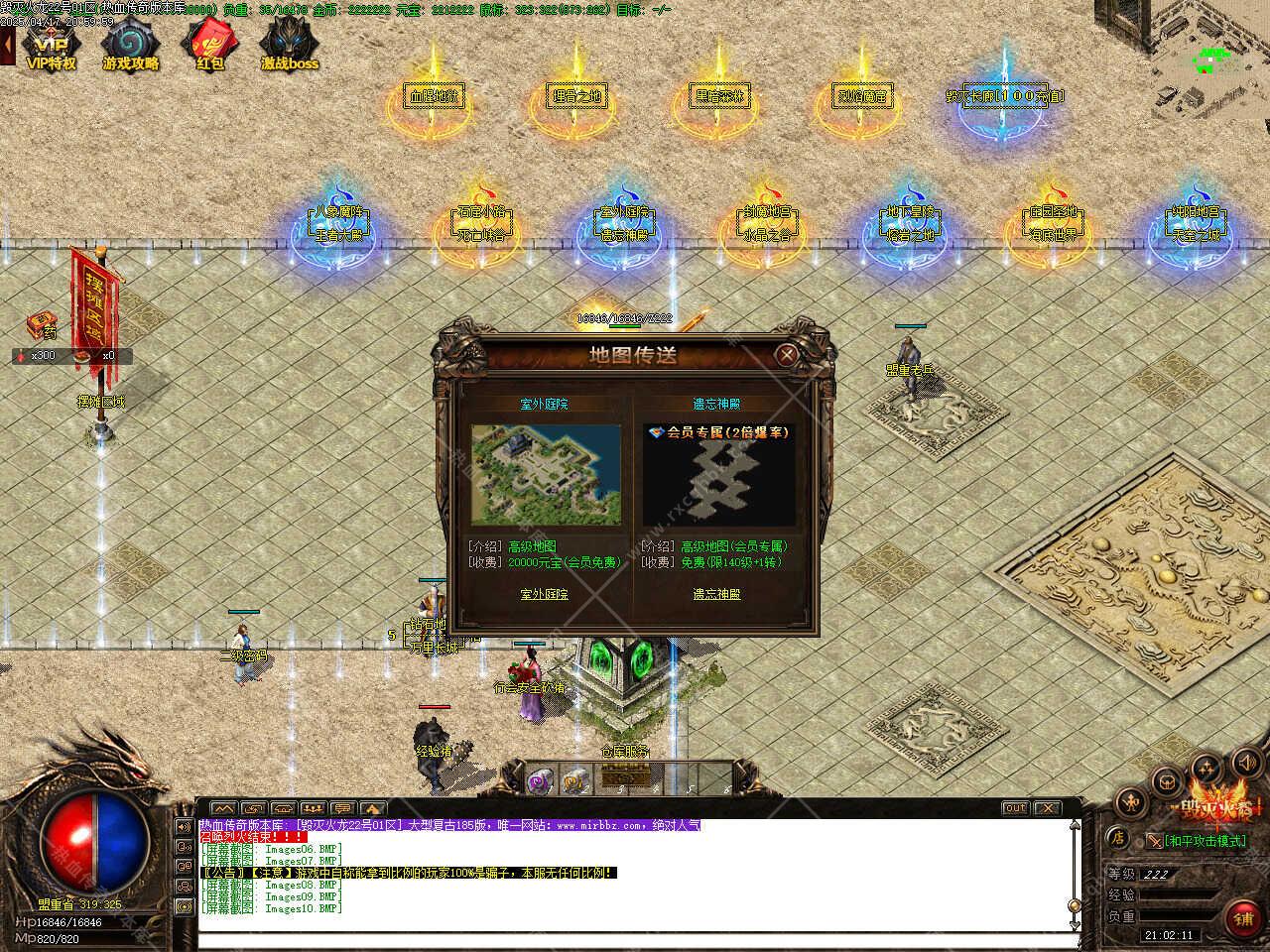Collapse the top icon bar with the arrow

7,46
